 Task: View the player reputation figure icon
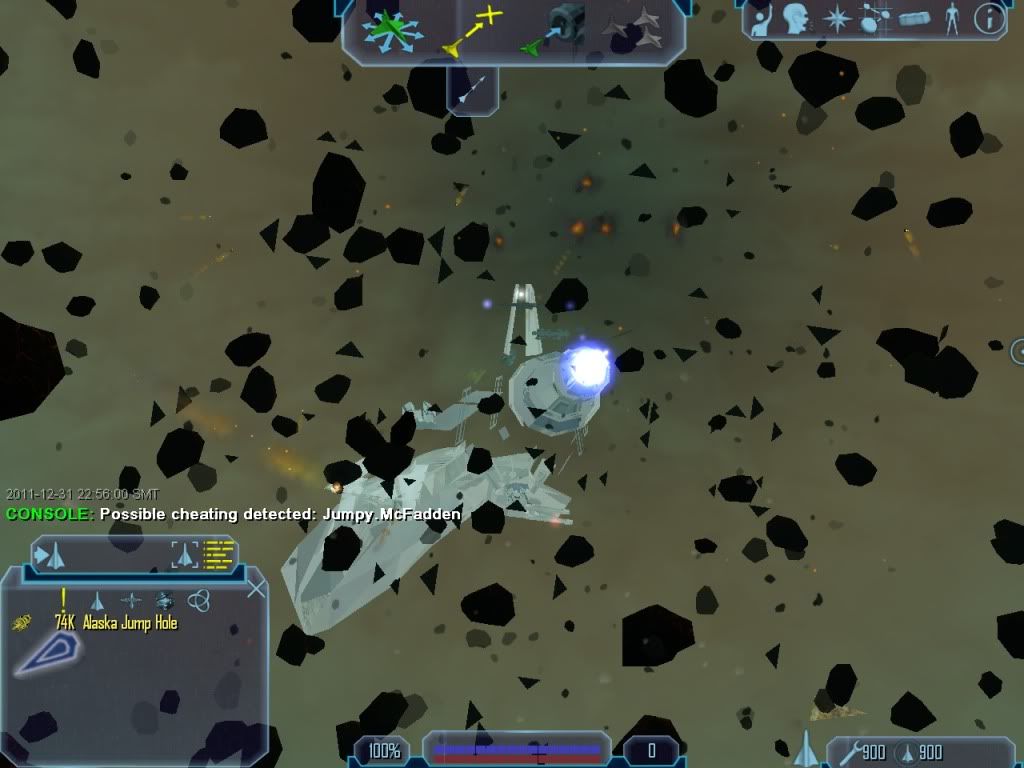tap(951, 19)
